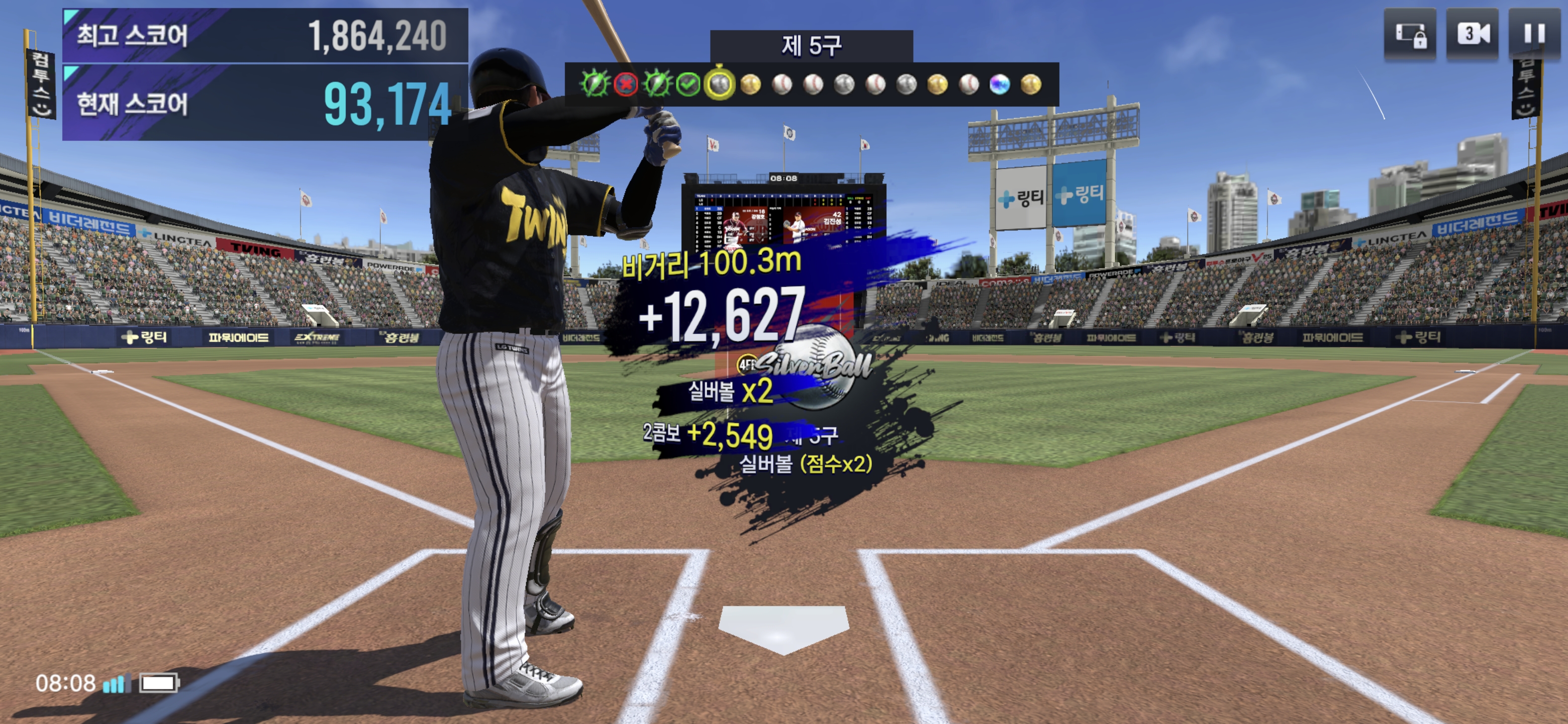Switch the camera view angle
Image resolution: width=1568 pixels, height=724 pixels.
(x=1472, y=34)
